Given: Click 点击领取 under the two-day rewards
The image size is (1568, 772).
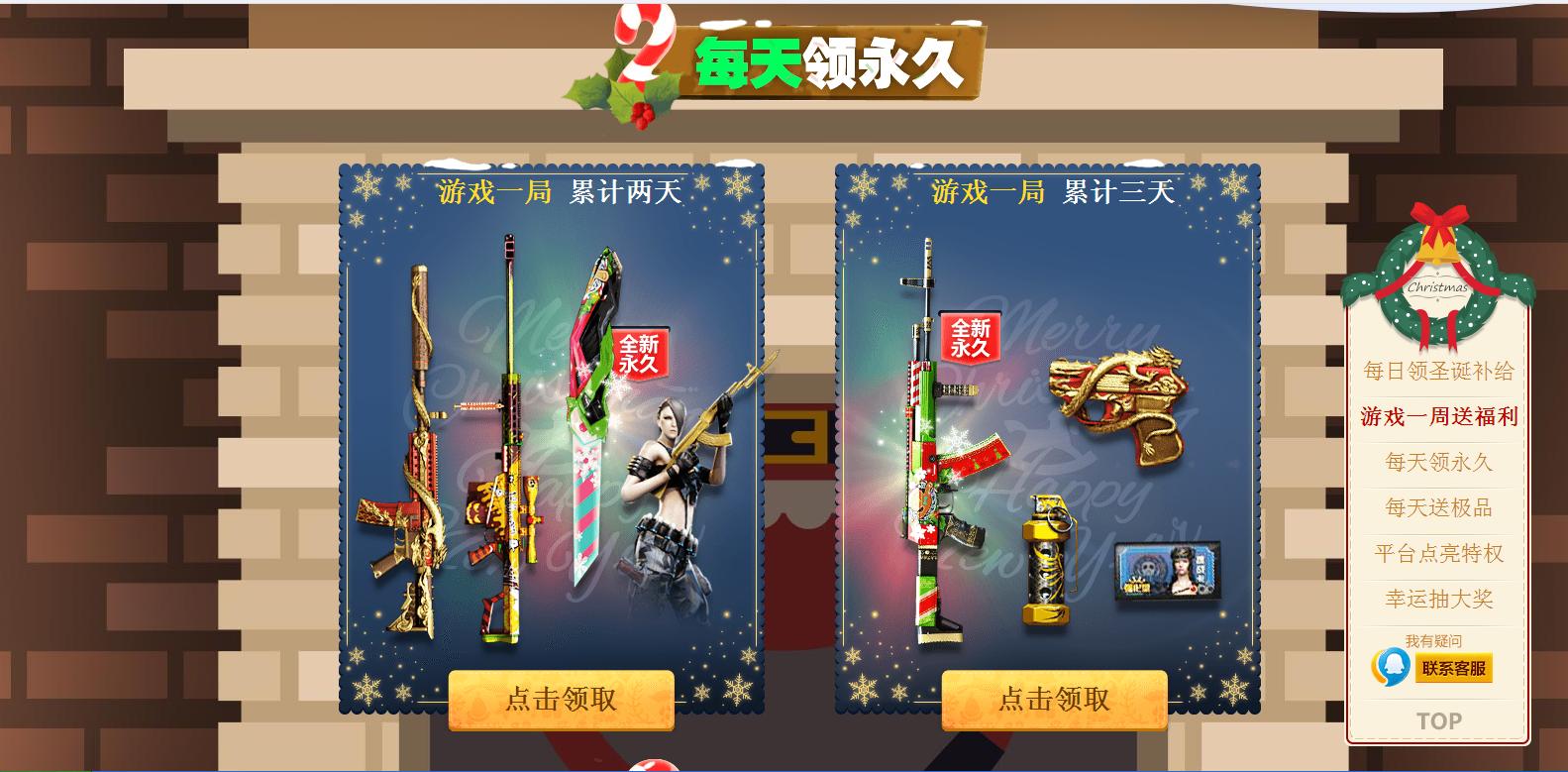Looking at the screenshot, I should point(561,698).
